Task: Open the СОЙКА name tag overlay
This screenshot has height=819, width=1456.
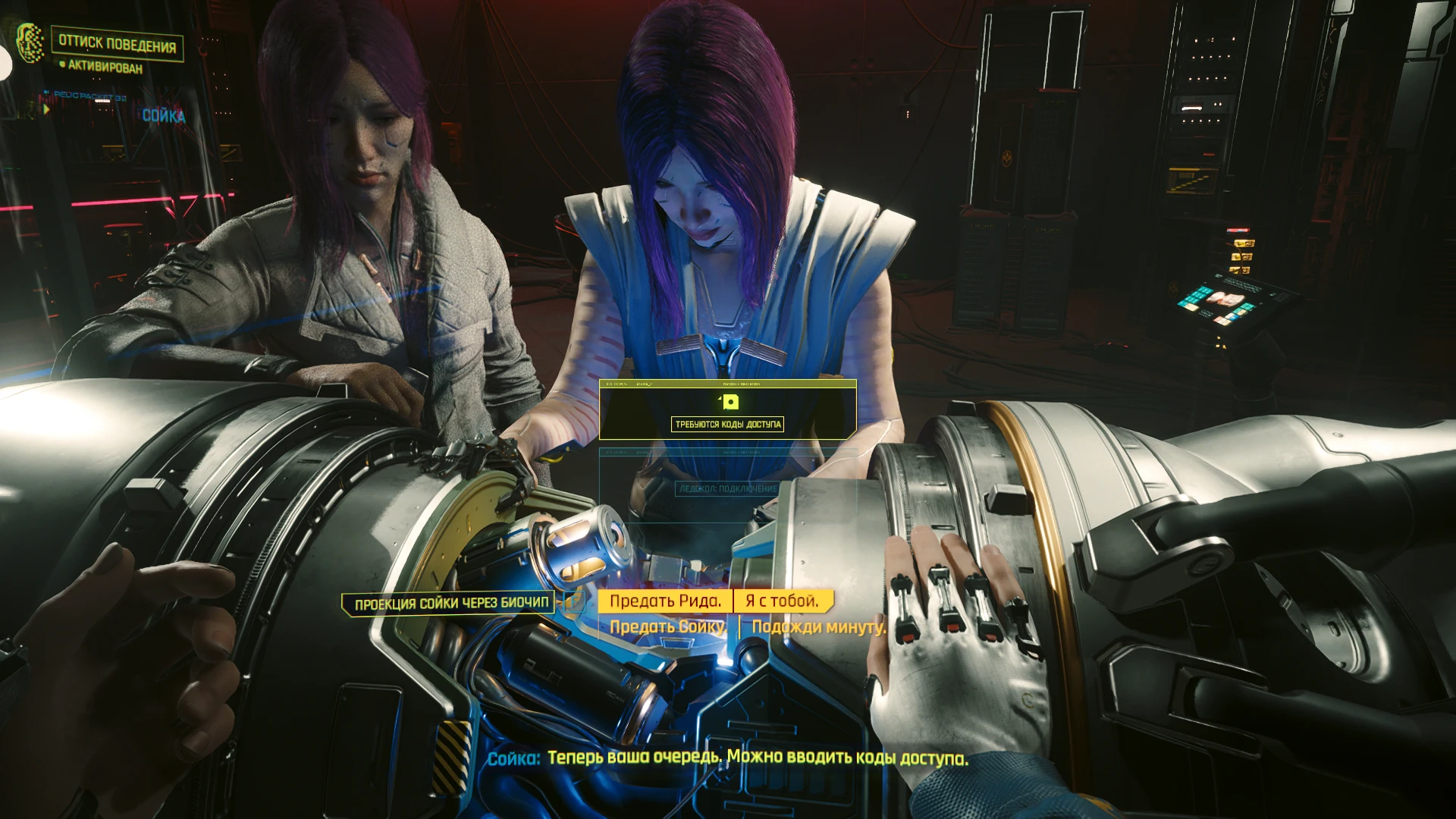Action: click(164, 115)
